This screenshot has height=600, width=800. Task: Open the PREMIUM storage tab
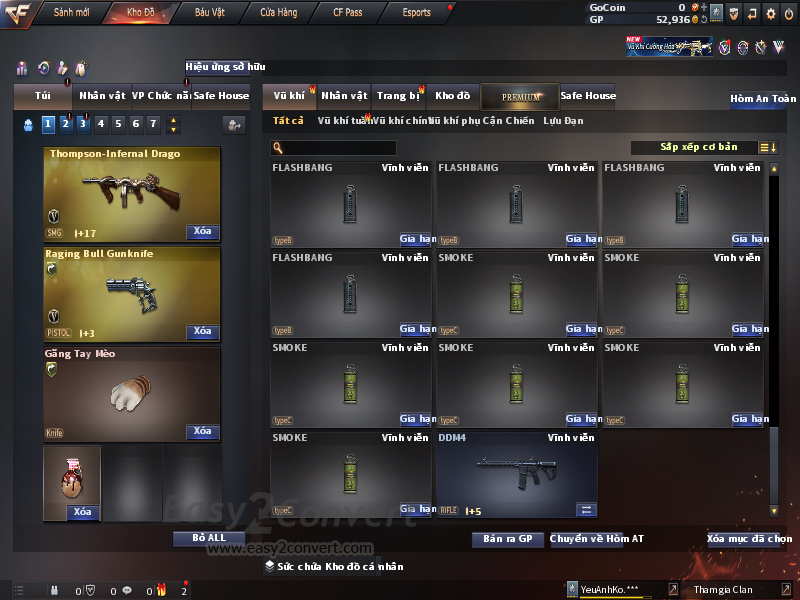(x=520, y=96)
